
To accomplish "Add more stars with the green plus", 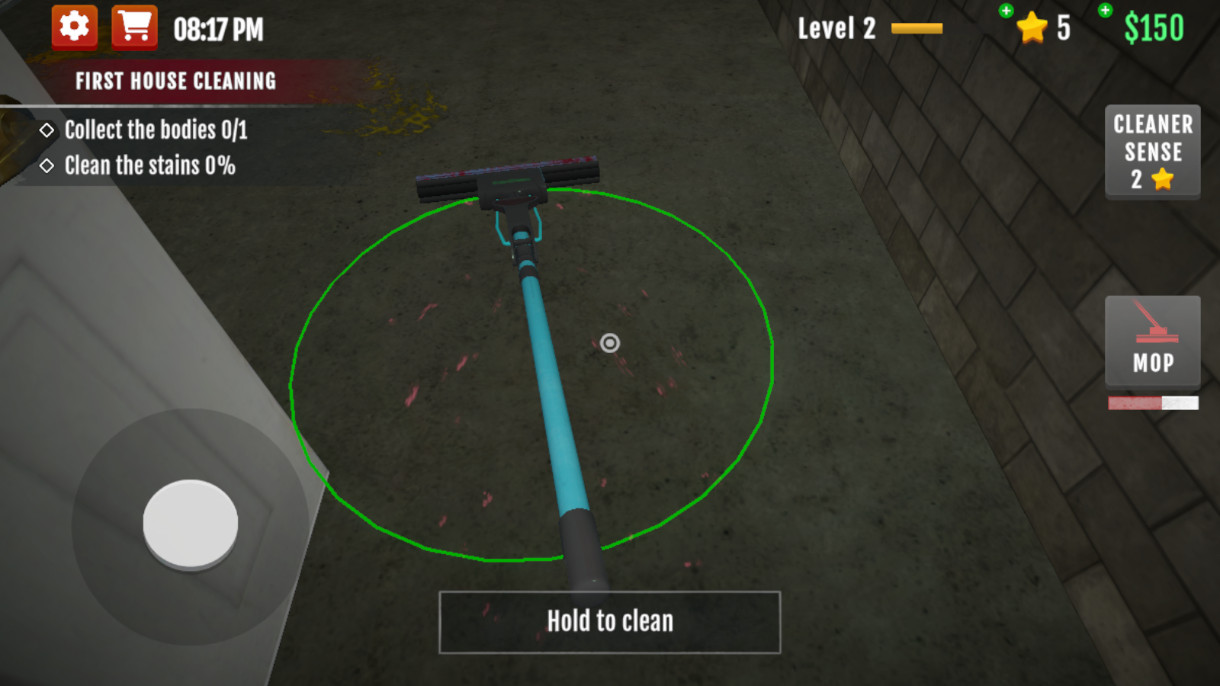I will [x=1006, y=11].
